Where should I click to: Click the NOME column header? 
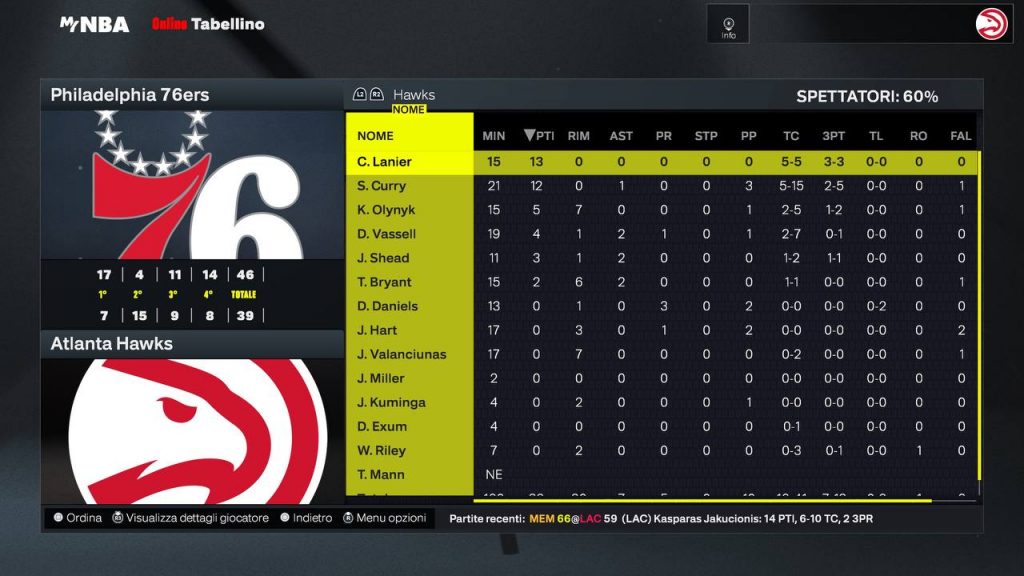pyautogui.click(x=376, y=136)
